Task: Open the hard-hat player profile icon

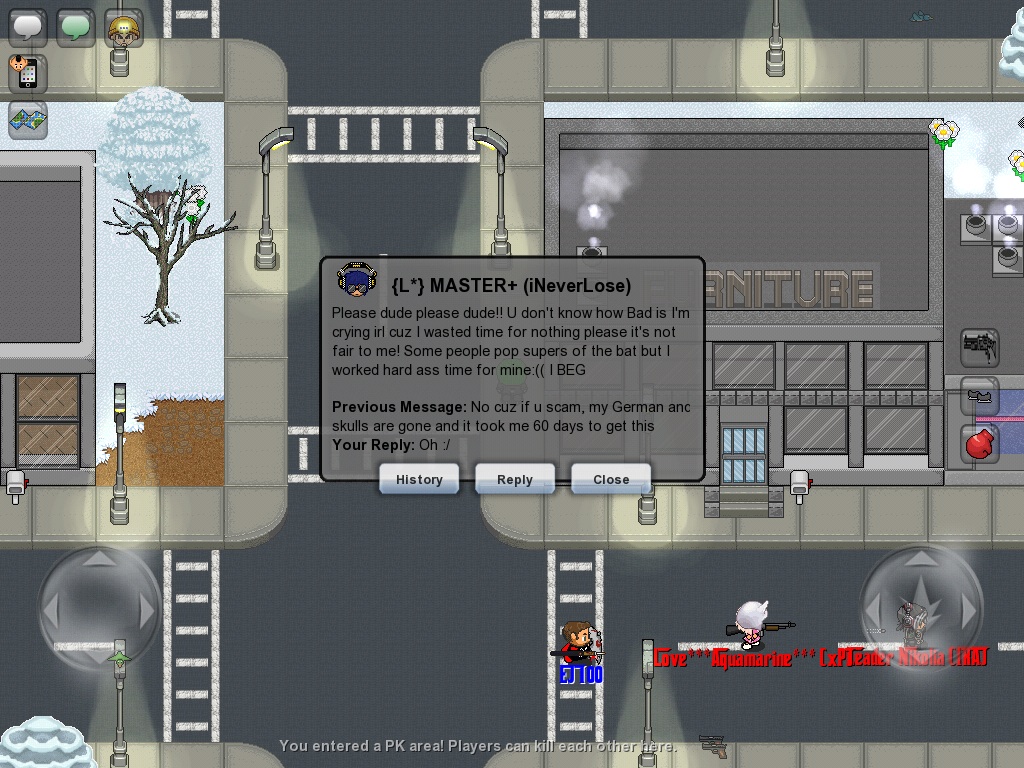Action: (124, 28)
